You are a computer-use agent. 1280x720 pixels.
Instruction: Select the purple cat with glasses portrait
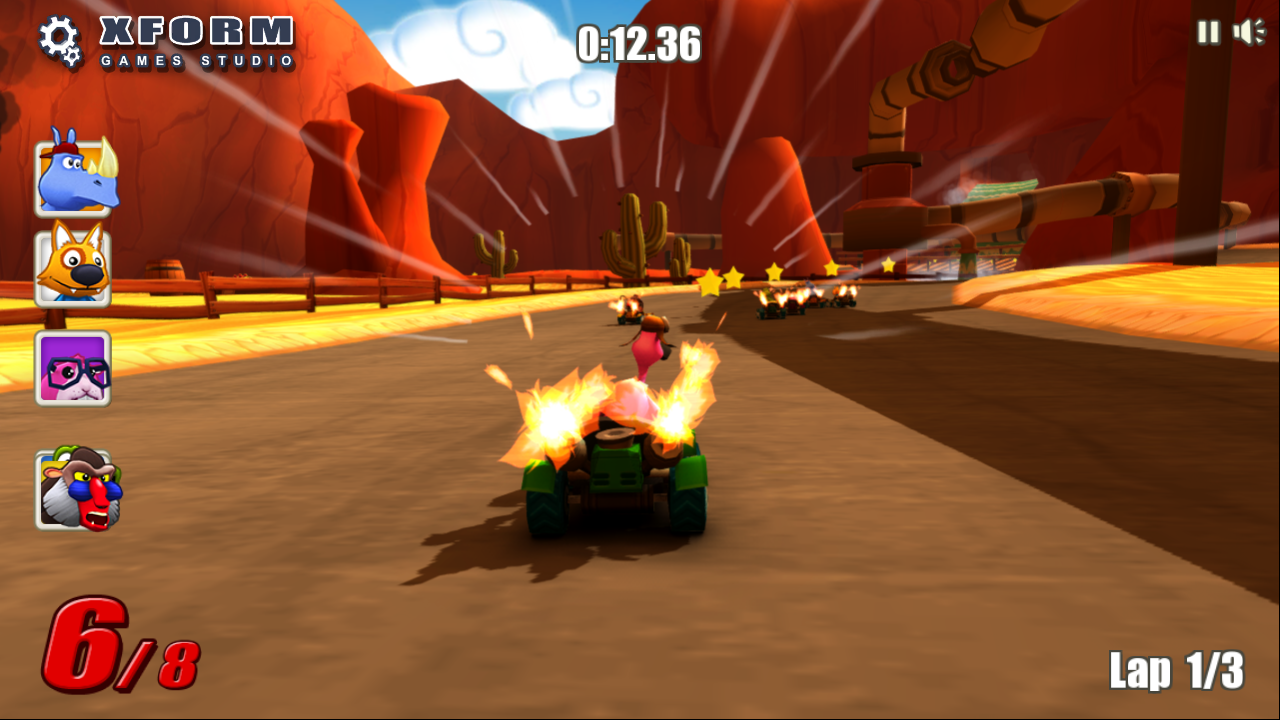[x=73, y=368]
